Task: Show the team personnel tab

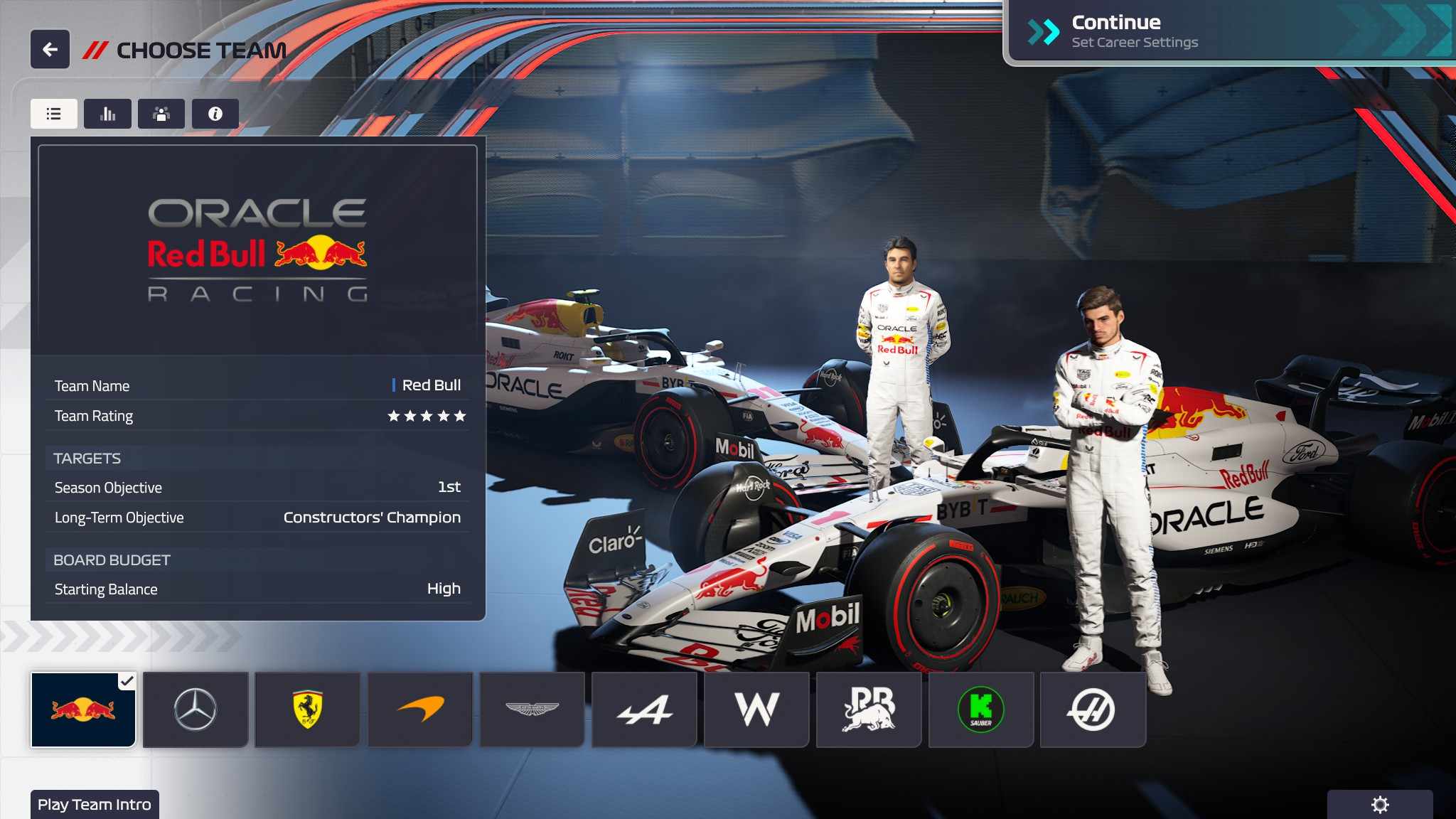Action: pyautogui.click(x=161, y=114)
